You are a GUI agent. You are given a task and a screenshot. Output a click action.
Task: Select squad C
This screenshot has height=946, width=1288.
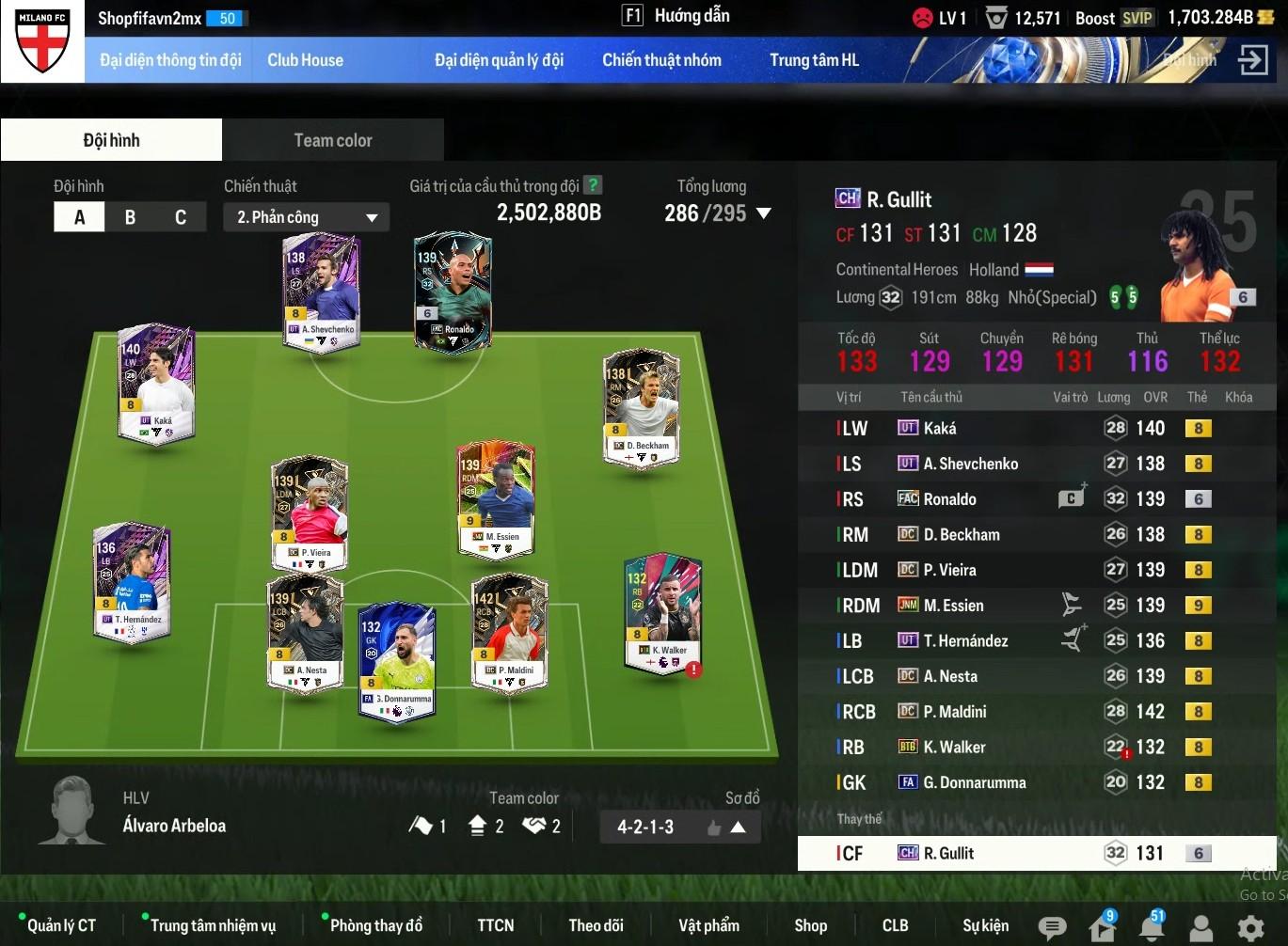pos(181,217)
